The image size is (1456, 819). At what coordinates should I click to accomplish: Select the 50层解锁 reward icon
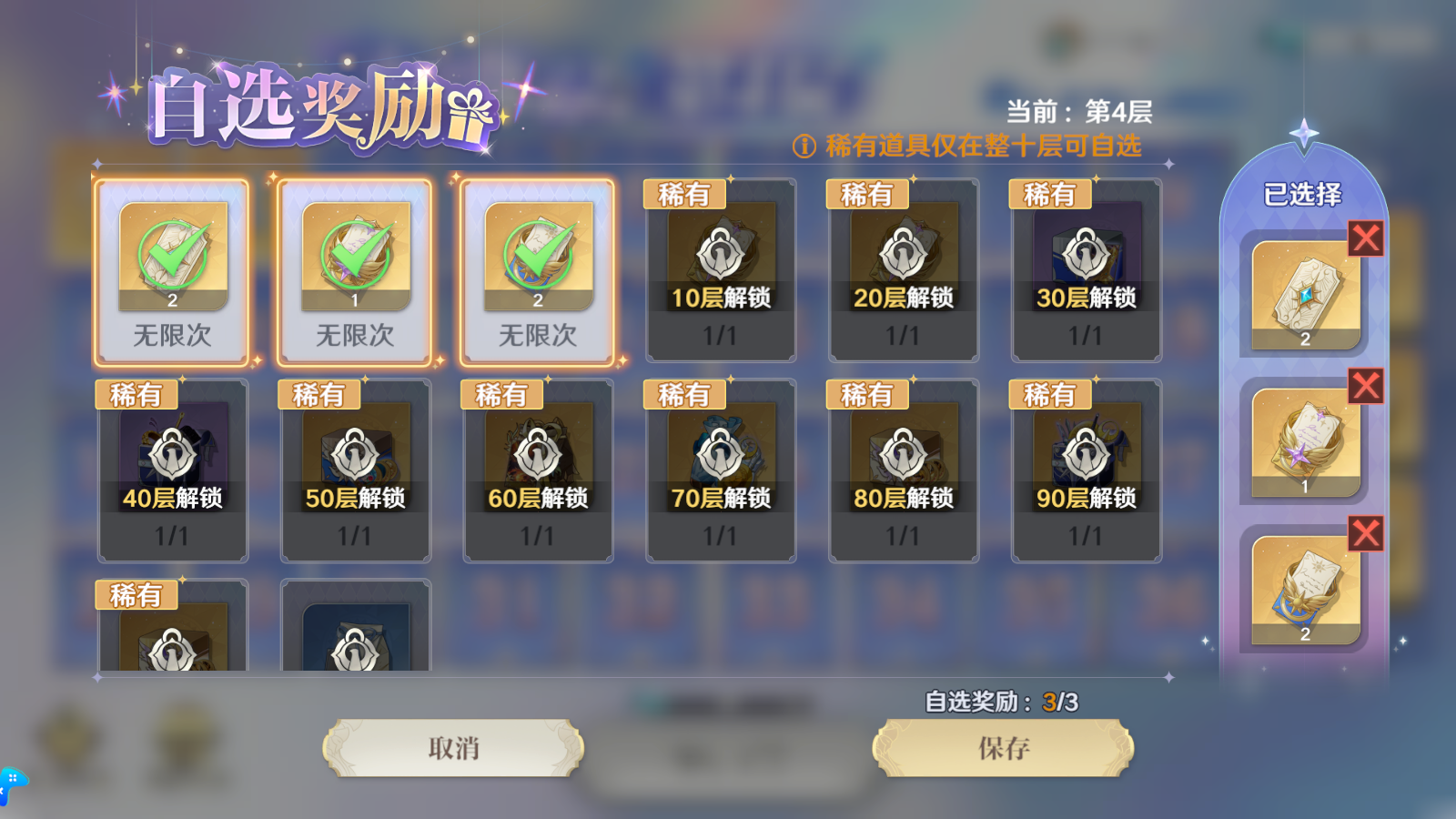coord(355,455)
